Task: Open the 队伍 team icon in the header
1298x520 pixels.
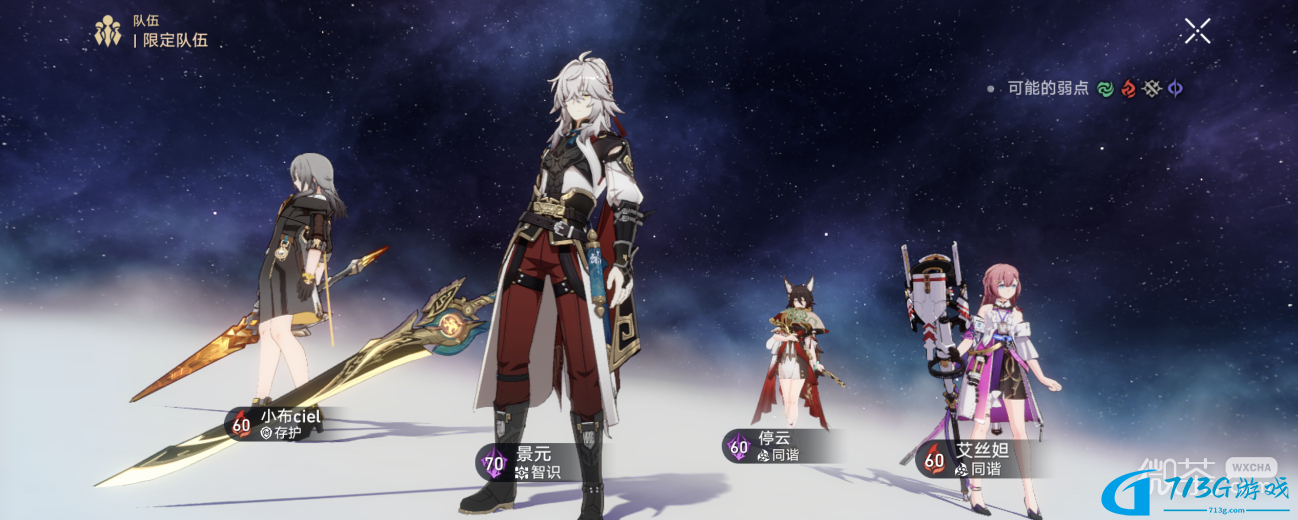Action: click(108, 31)
